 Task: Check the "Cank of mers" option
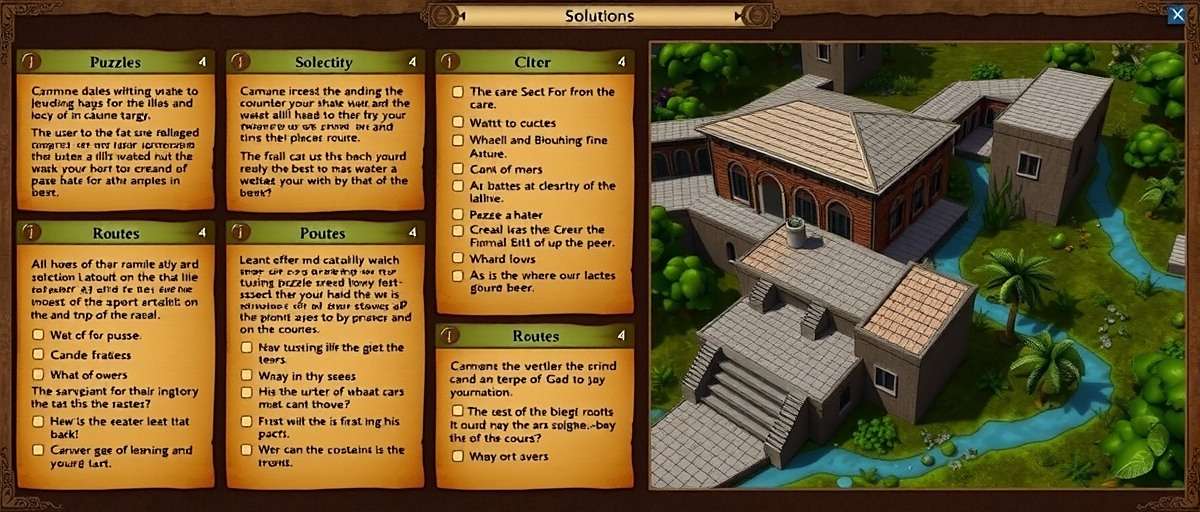pos(457,168)
